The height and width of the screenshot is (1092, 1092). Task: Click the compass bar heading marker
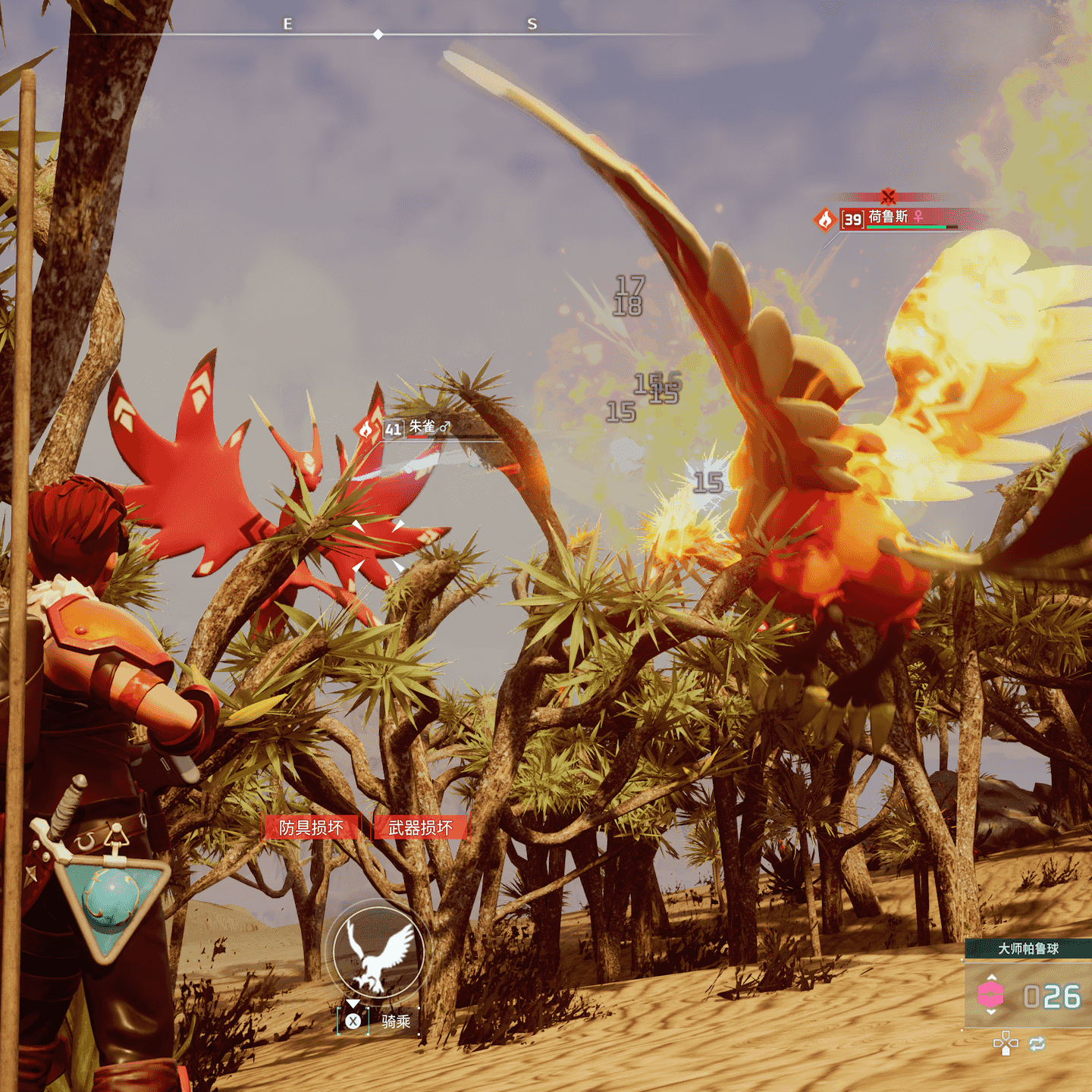pyautogui.click(x=378, y=35)
